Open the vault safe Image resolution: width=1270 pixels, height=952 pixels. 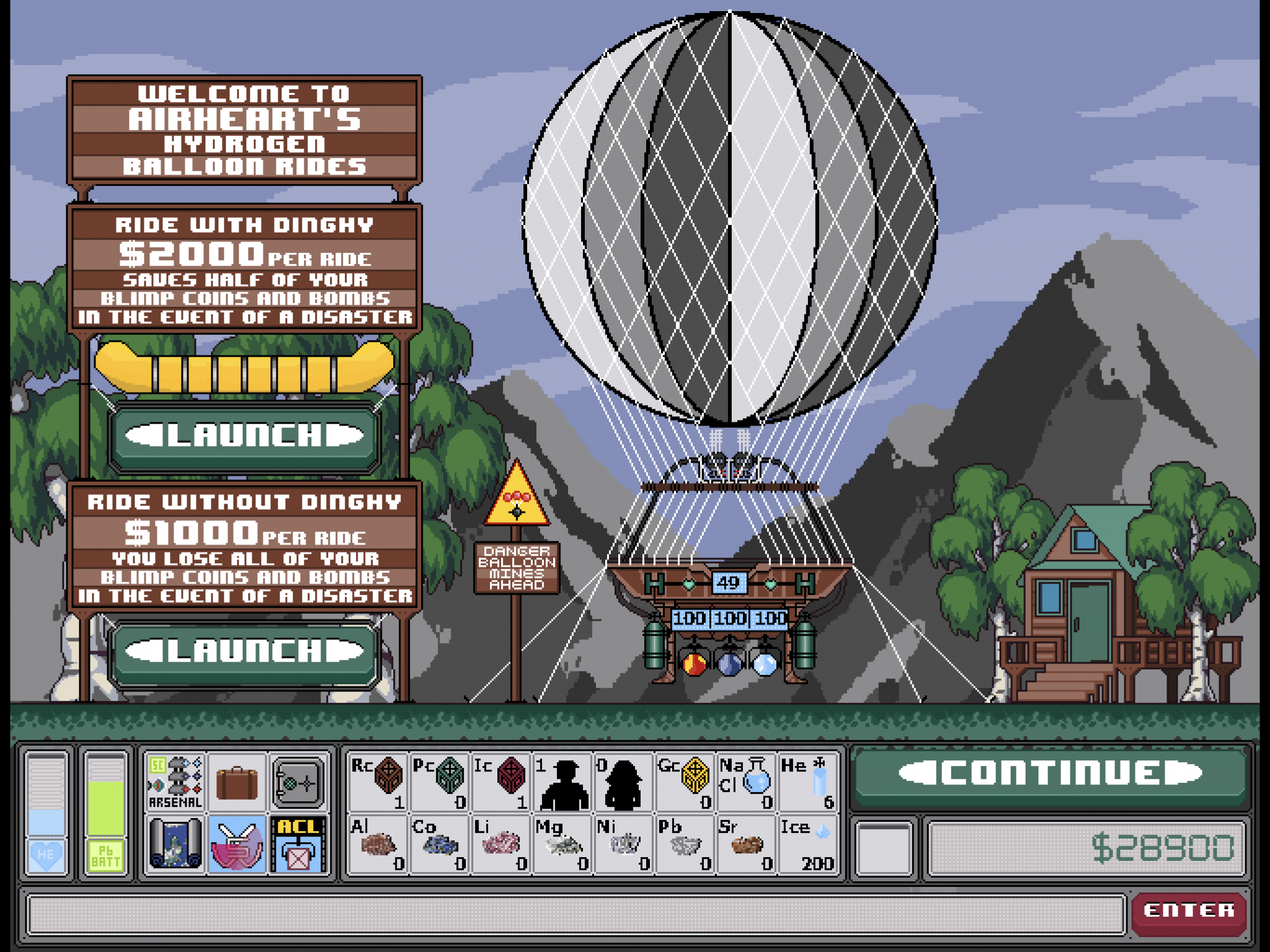(x=298, y=780)
